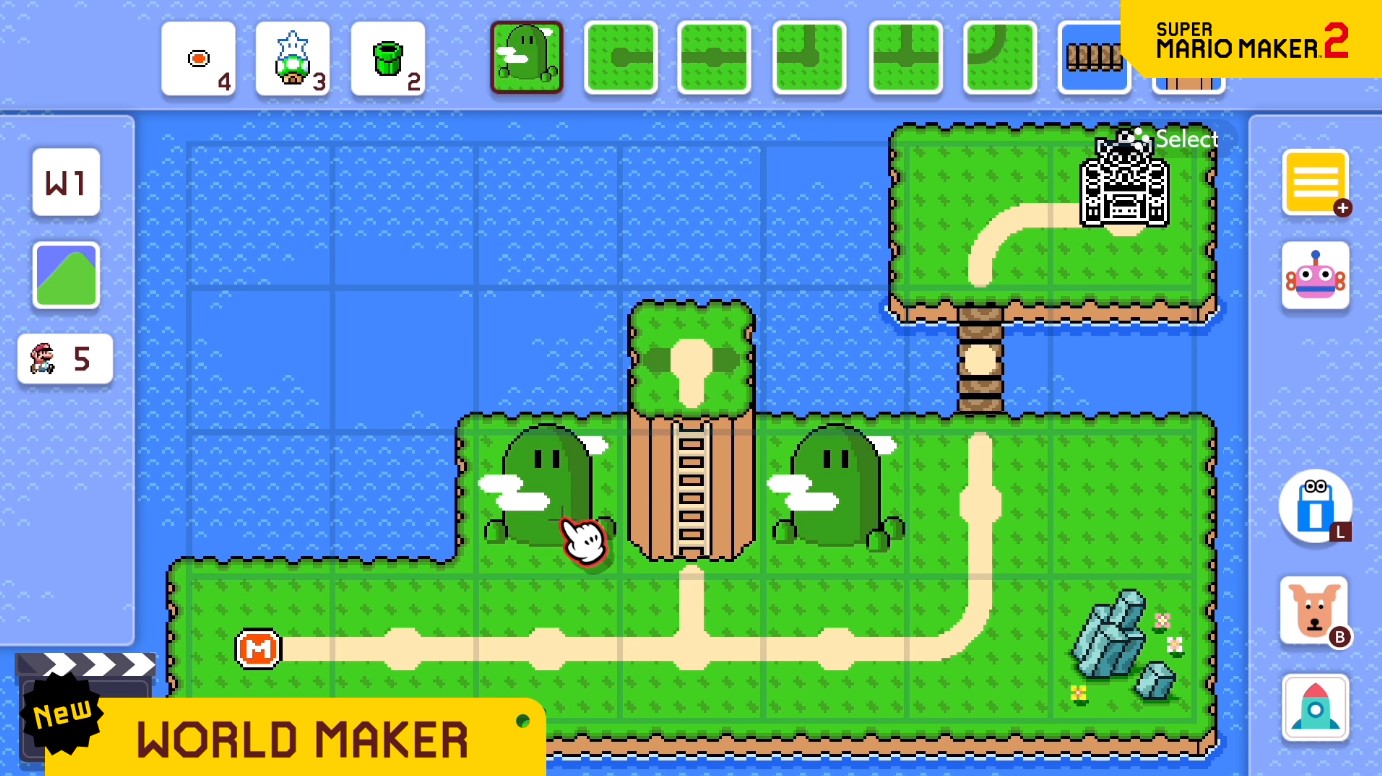This screenshot has height=776, width=1382.
Task: Adjust Mario's starting lives setting
Action: coord(65,359)
